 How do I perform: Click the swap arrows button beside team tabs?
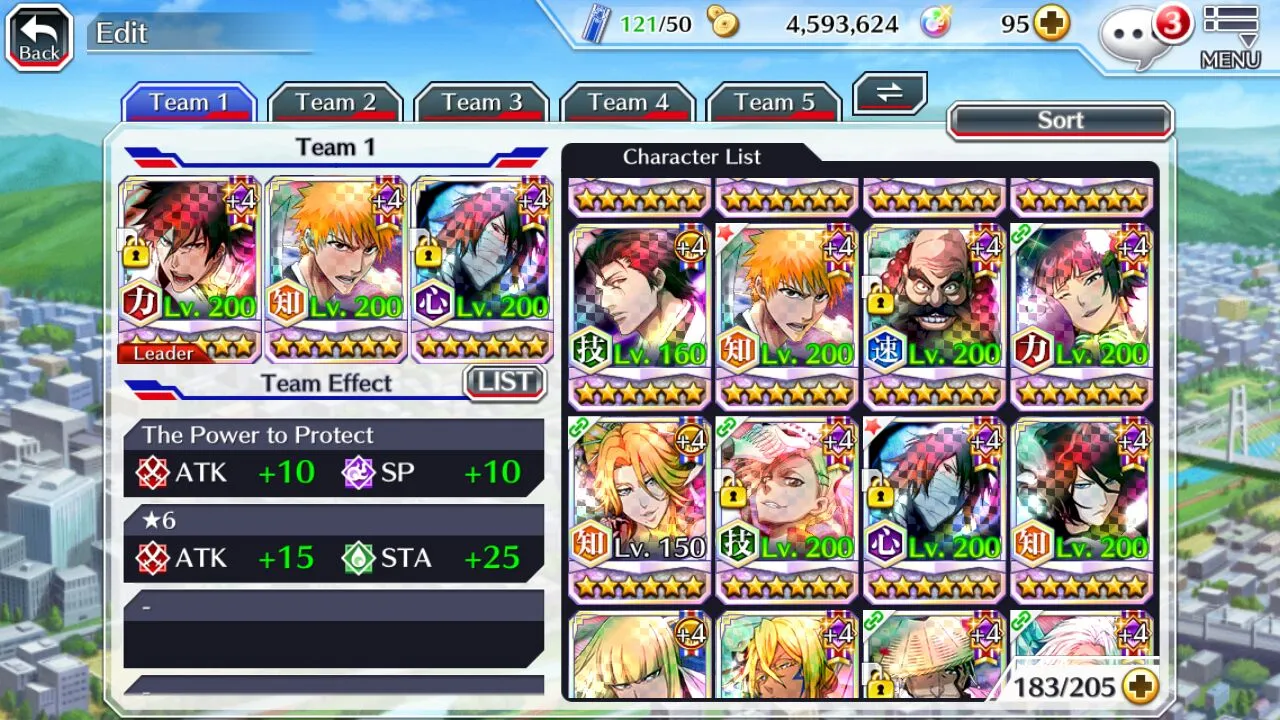click(889, 94)
